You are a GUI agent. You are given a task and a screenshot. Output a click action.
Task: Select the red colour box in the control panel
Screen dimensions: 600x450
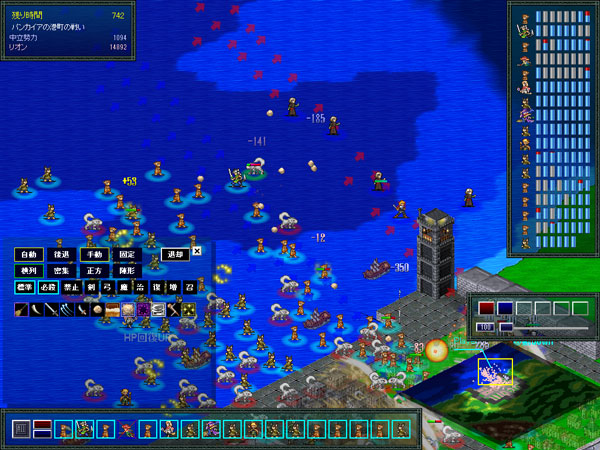click(x=486, y=309)
